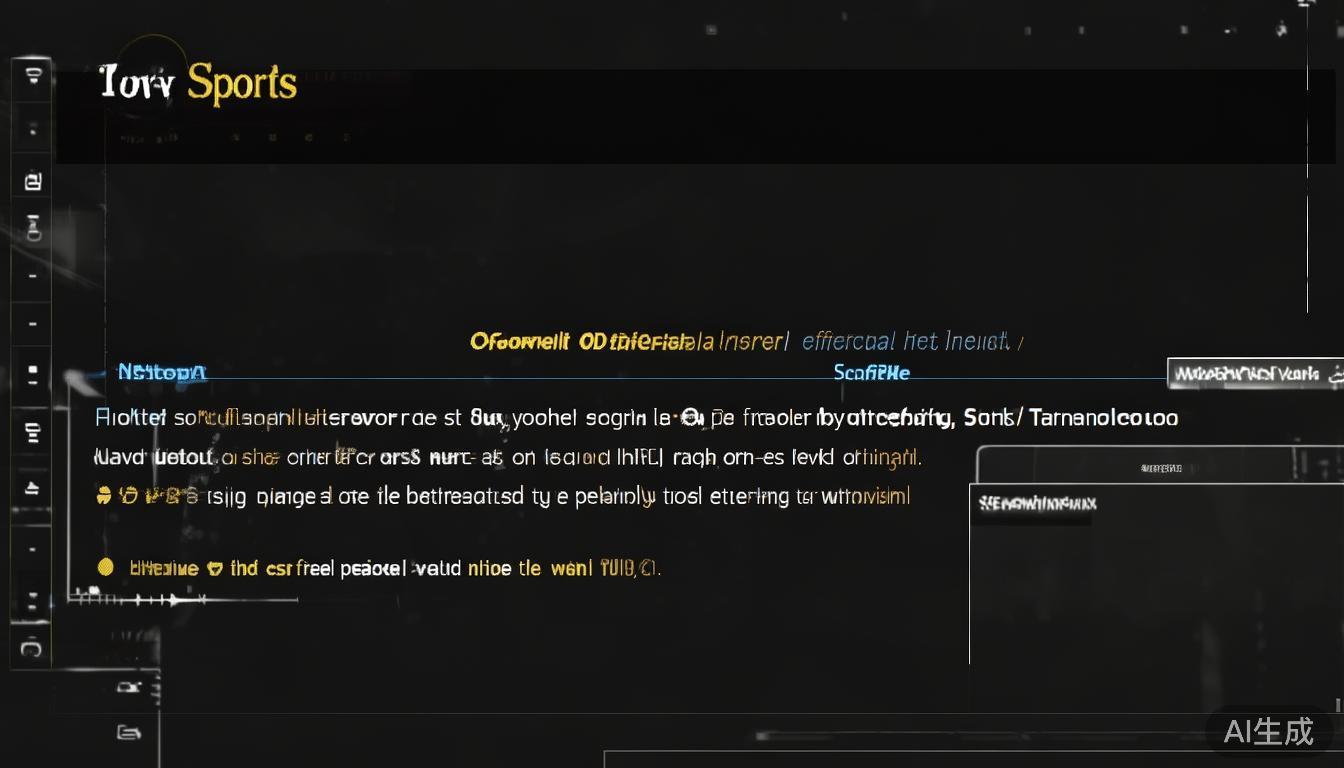The width and height of the screenshot is (1344, 768).
Task: Select the topmost sidebar icon
Action: [32, 75]
